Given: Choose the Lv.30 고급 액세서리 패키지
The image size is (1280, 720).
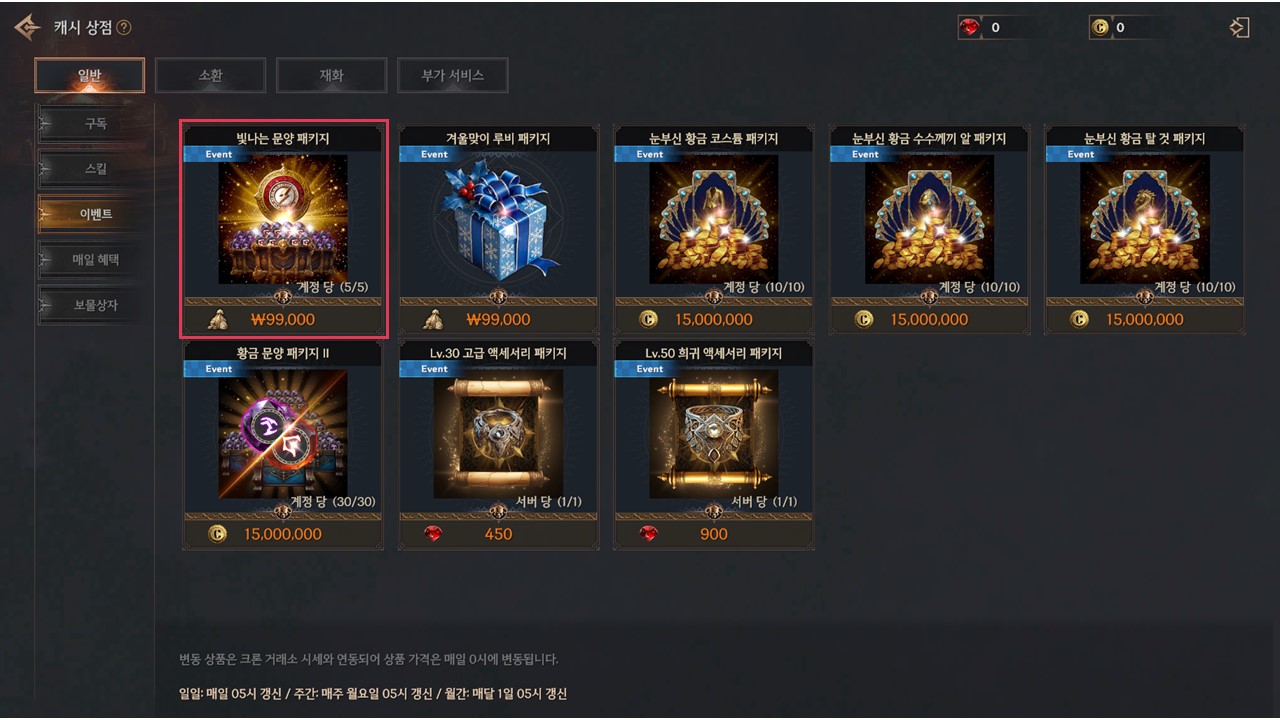Looking at the screenshot, I should pos(498,434).
